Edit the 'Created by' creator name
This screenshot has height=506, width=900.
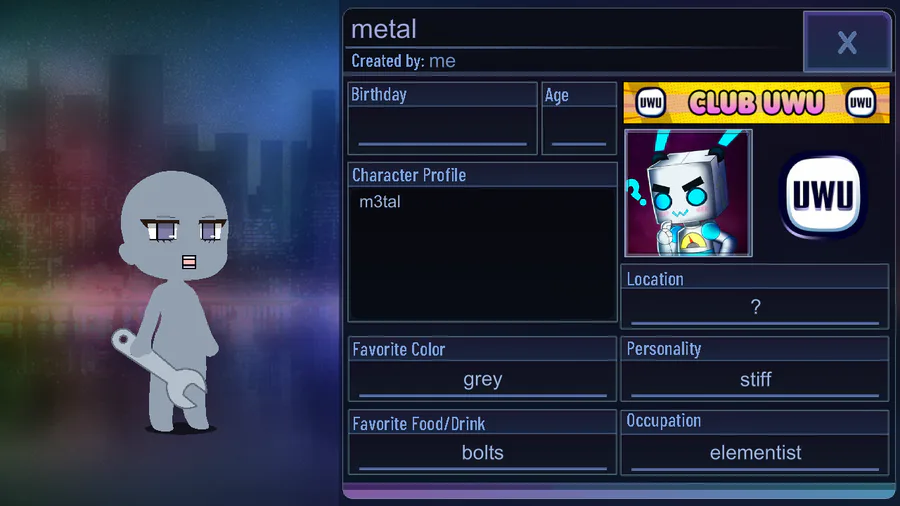(442, 61)
